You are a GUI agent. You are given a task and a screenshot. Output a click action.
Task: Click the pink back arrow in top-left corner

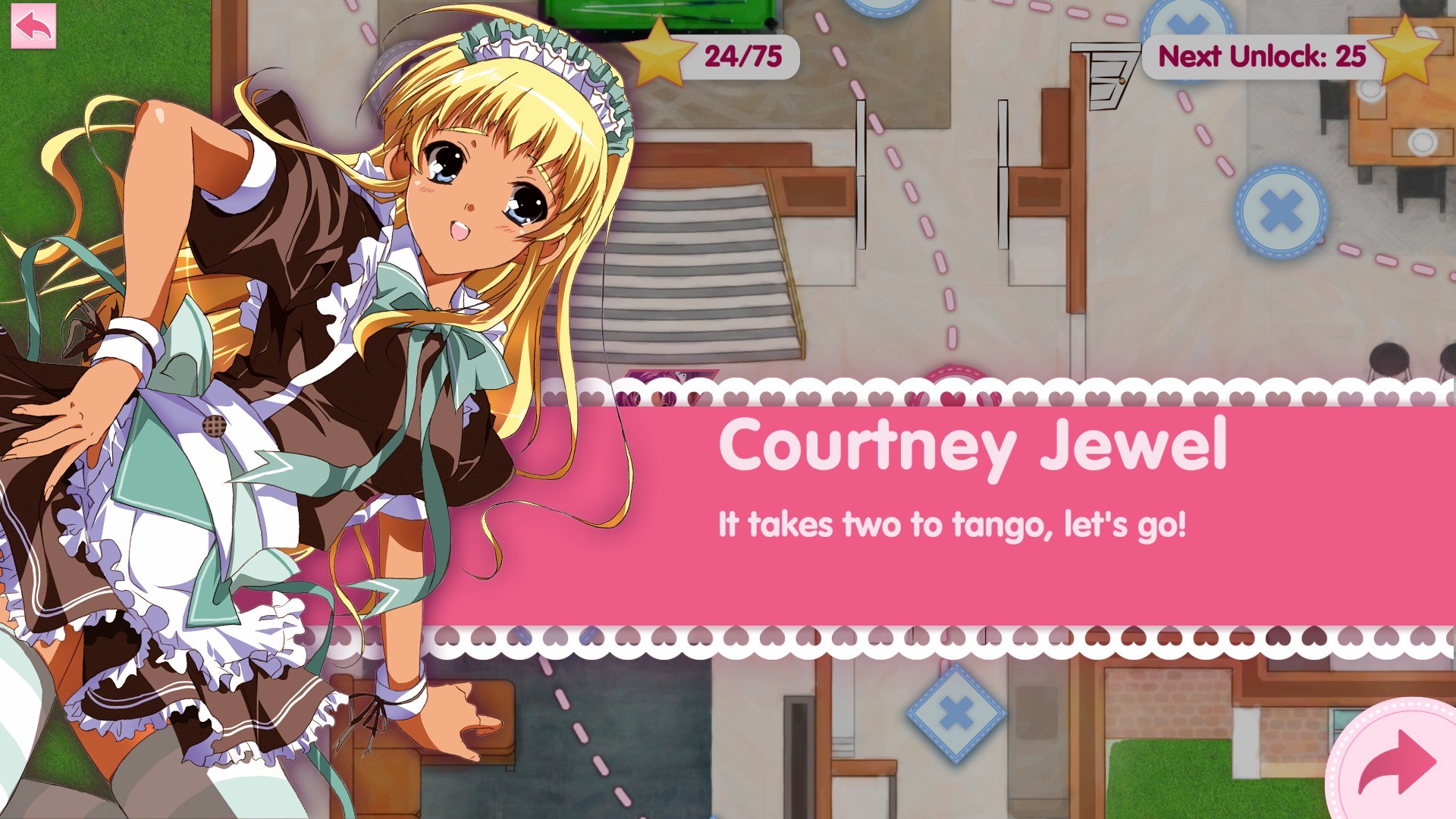pyautogui.click(x=33, y=27)
